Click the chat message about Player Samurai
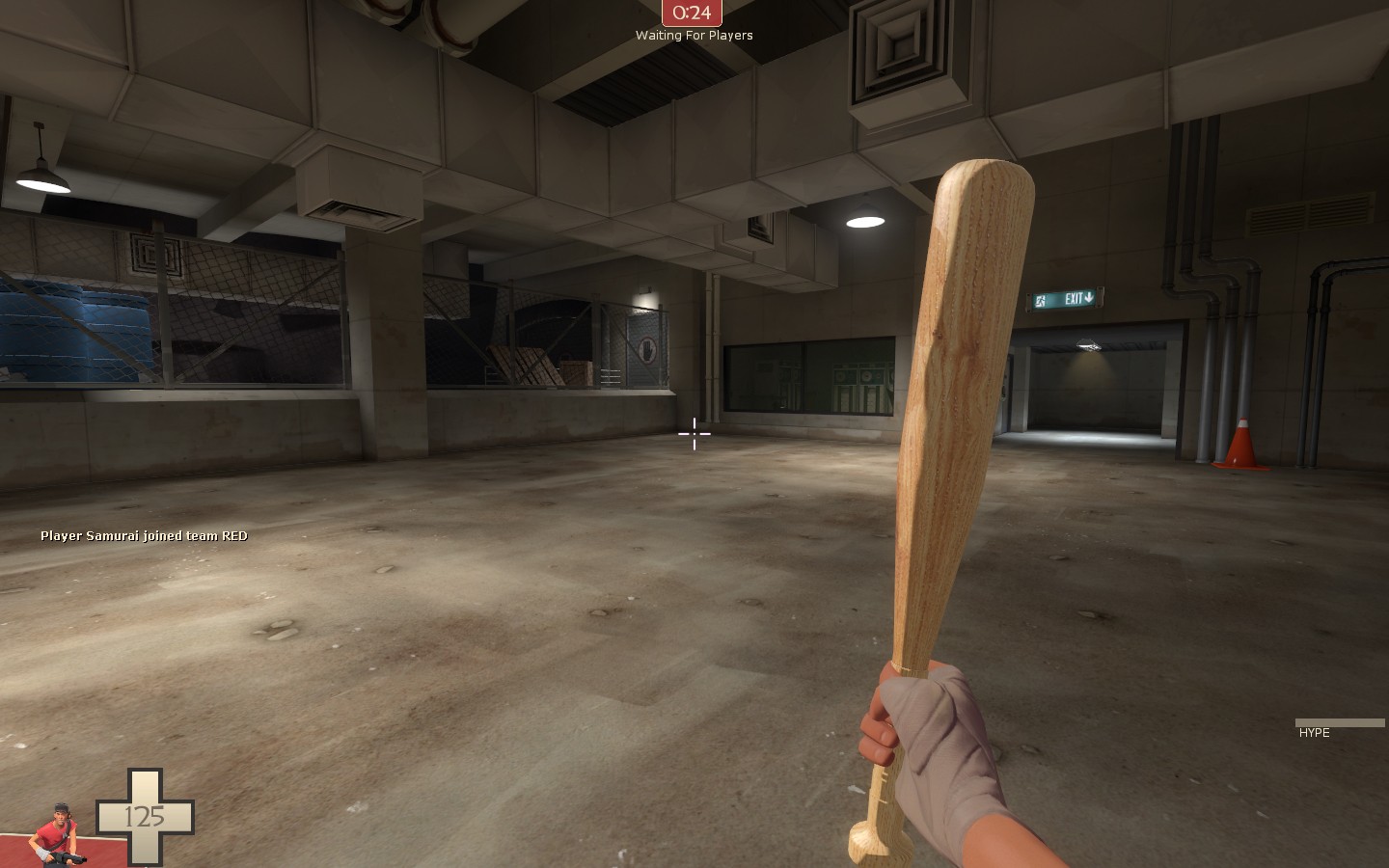The image size is (1389, 868). pyautogui.click(x=143, y=535)
